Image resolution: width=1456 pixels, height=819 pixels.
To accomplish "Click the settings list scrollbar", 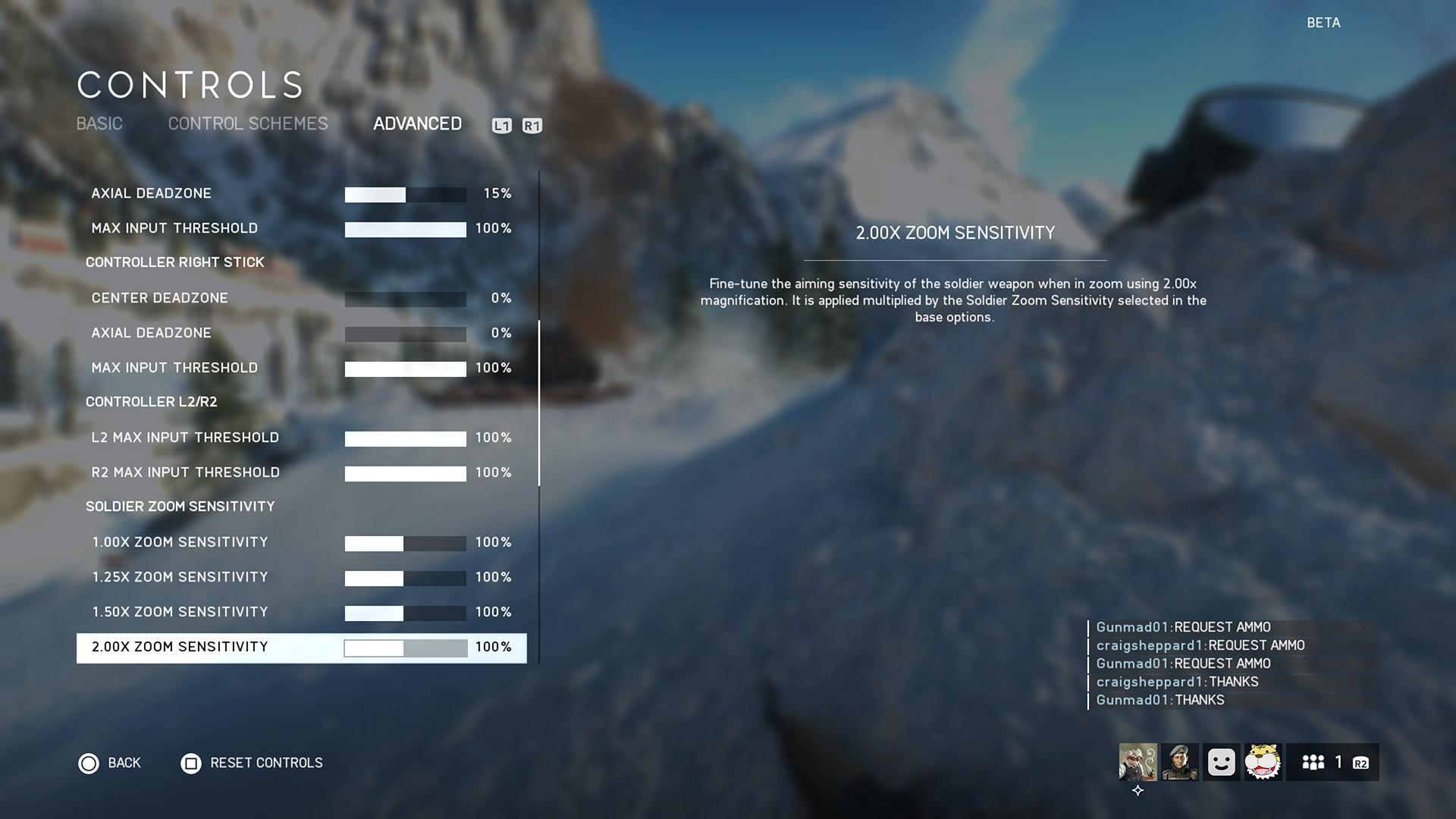I will [x=539, y=403].
